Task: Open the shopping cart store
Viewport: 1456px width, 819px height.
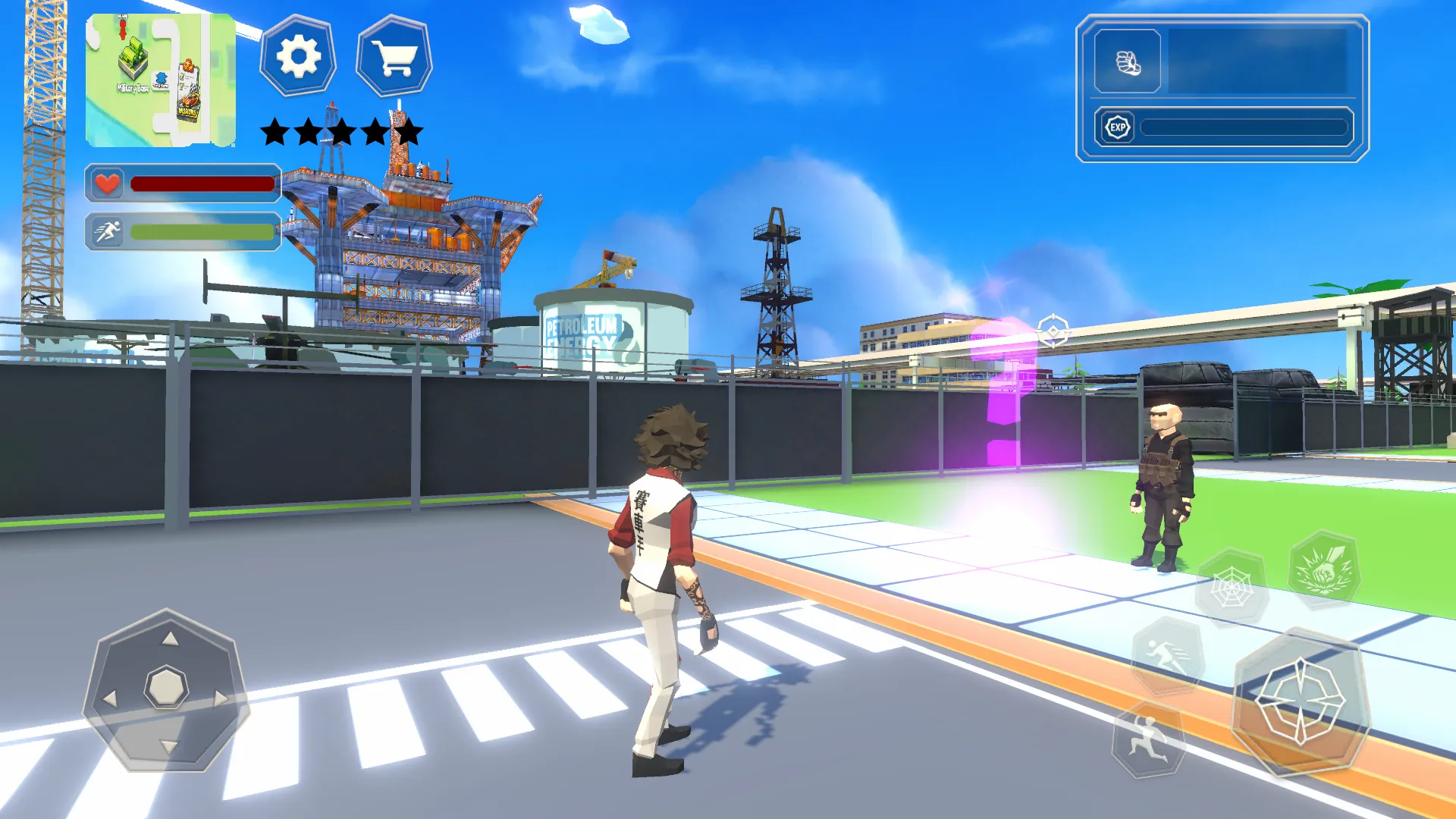Action: 394,57
